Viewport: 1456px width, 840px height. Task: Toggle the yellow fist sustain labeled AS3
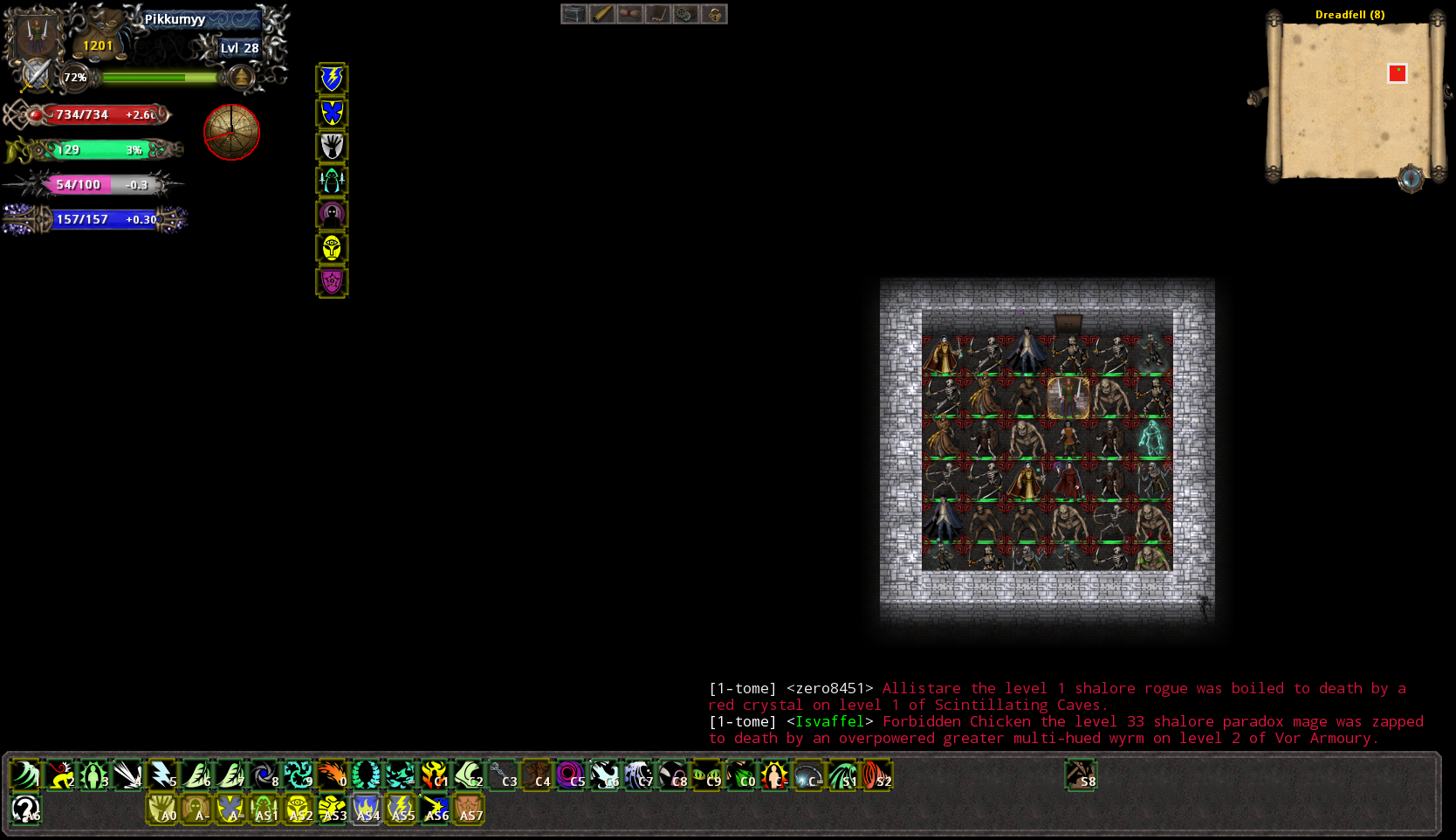click(x=333, y=809)
